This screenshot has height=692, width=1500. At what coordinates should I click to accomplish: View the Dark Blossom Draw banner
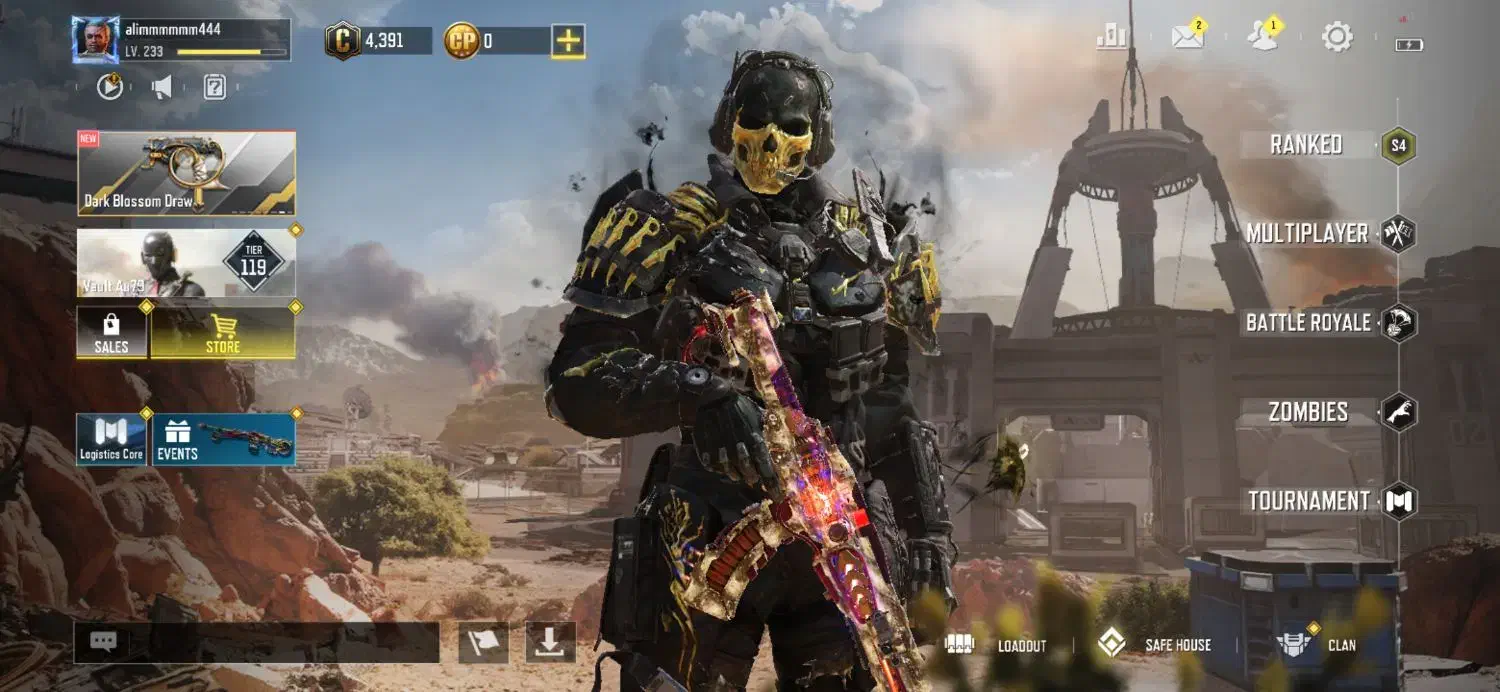click(x=187, y=174)
